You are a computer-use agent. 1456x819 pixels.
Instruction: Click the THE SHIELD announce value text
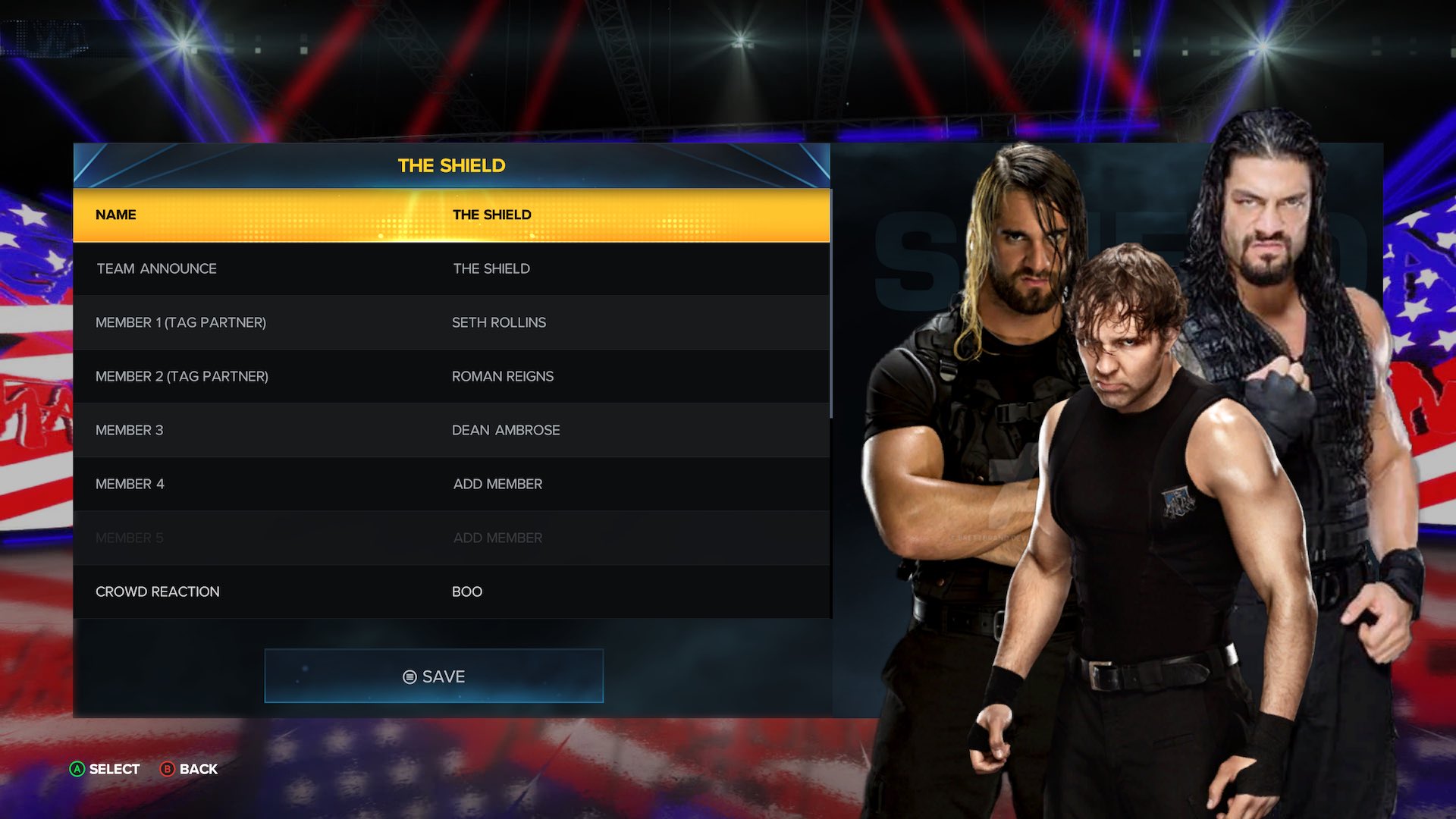(491, 268)
